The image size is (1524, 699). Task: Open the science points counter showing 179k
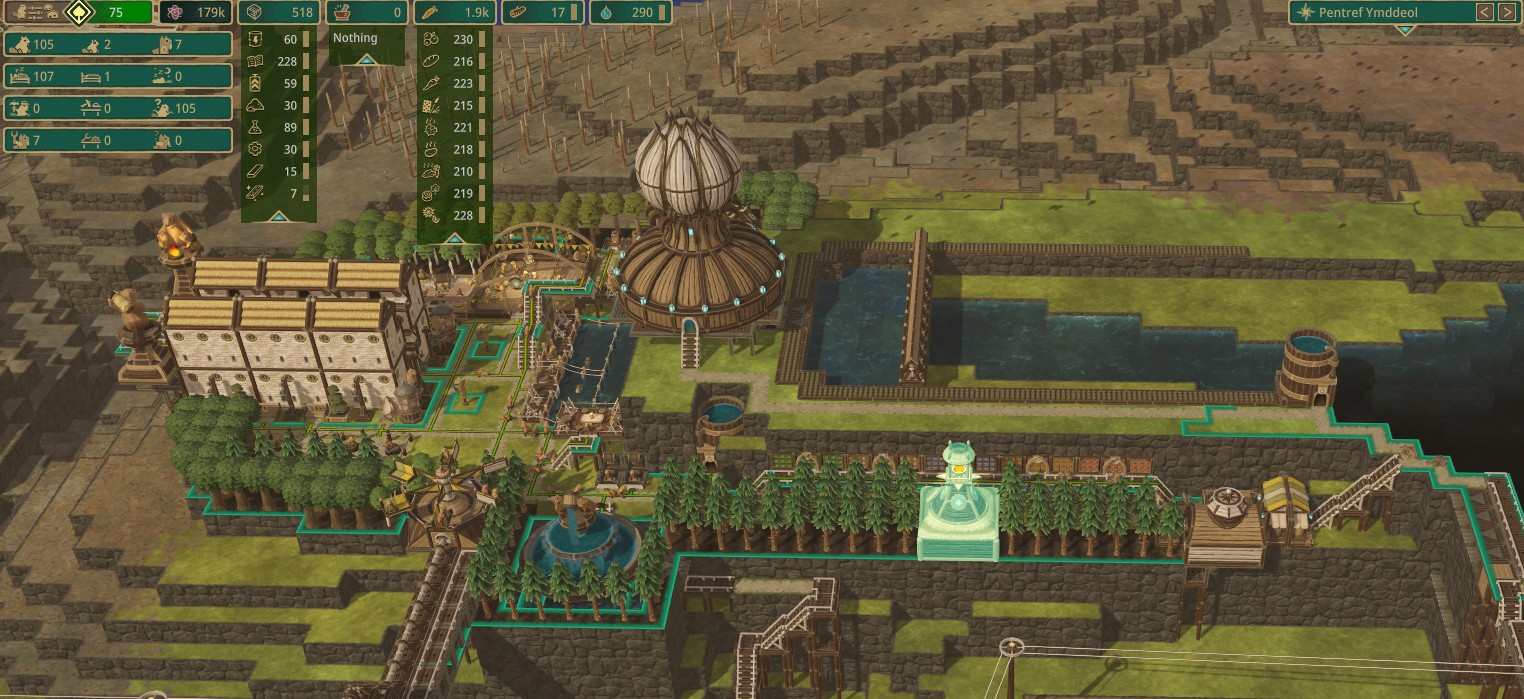(195, 13)
